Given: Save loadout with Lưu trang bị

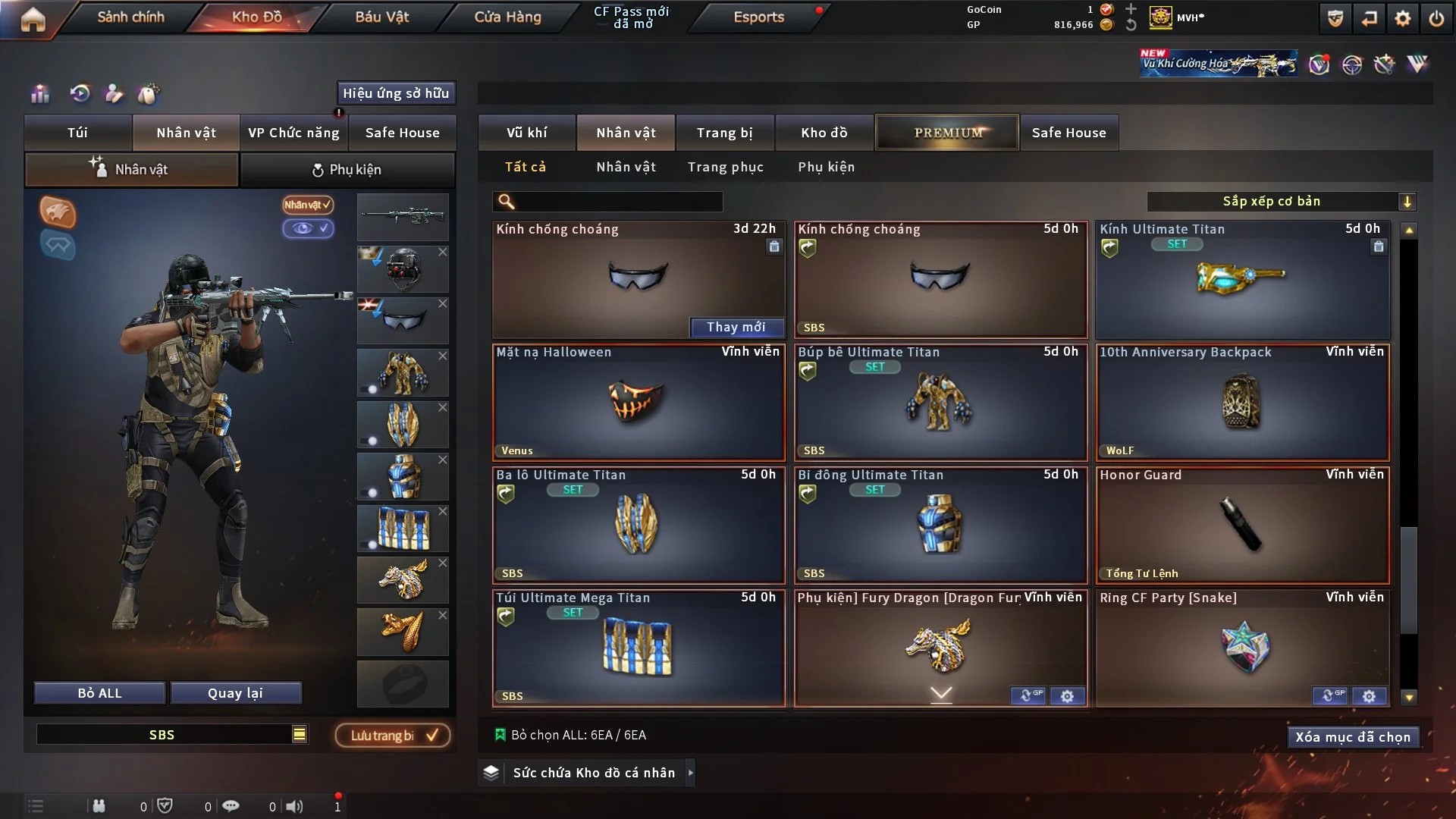Looking at the screenshot, I should (x=393, y=736).
